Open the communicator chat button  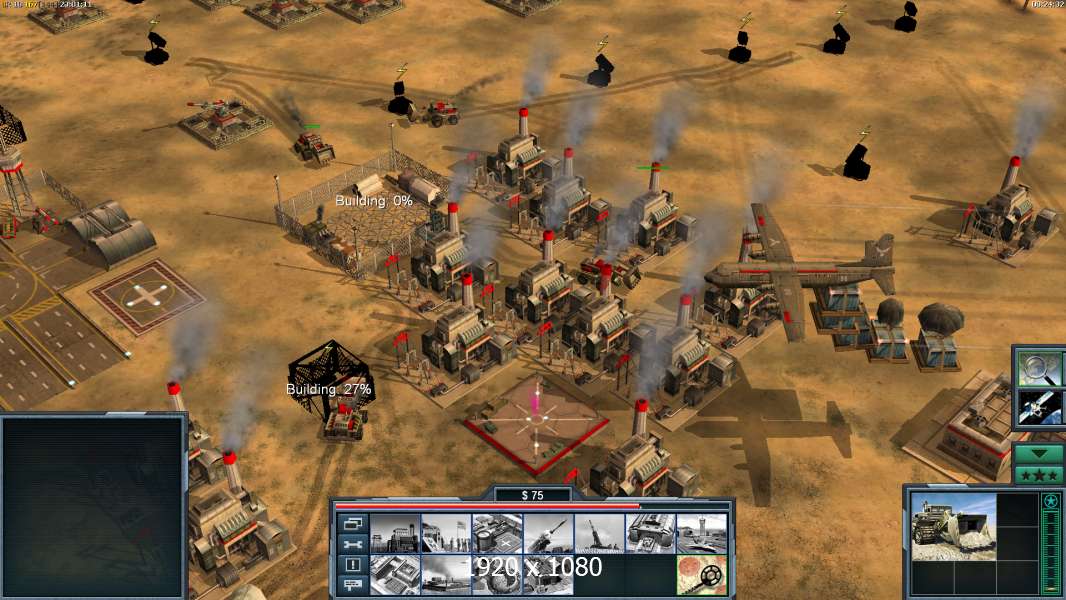pos(353,586)
